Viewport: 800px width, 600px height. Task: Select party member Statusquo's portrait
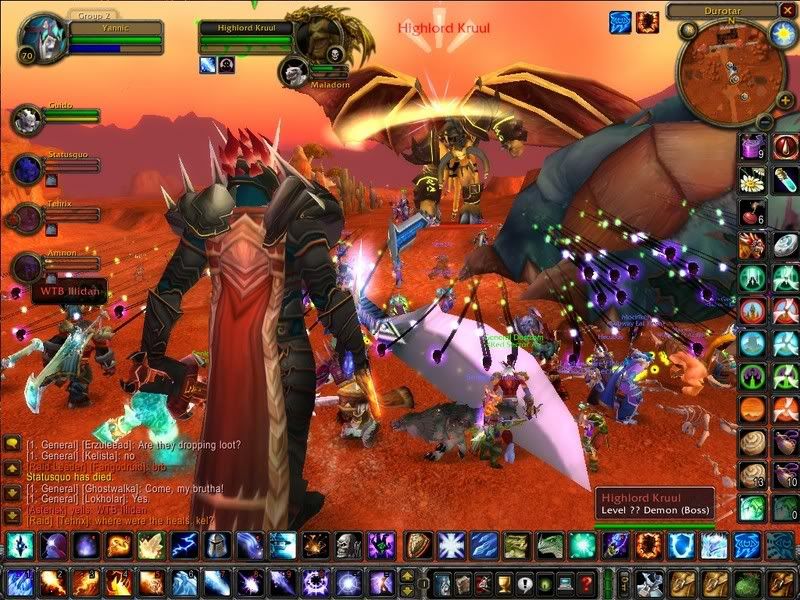(x=26, y=169)
